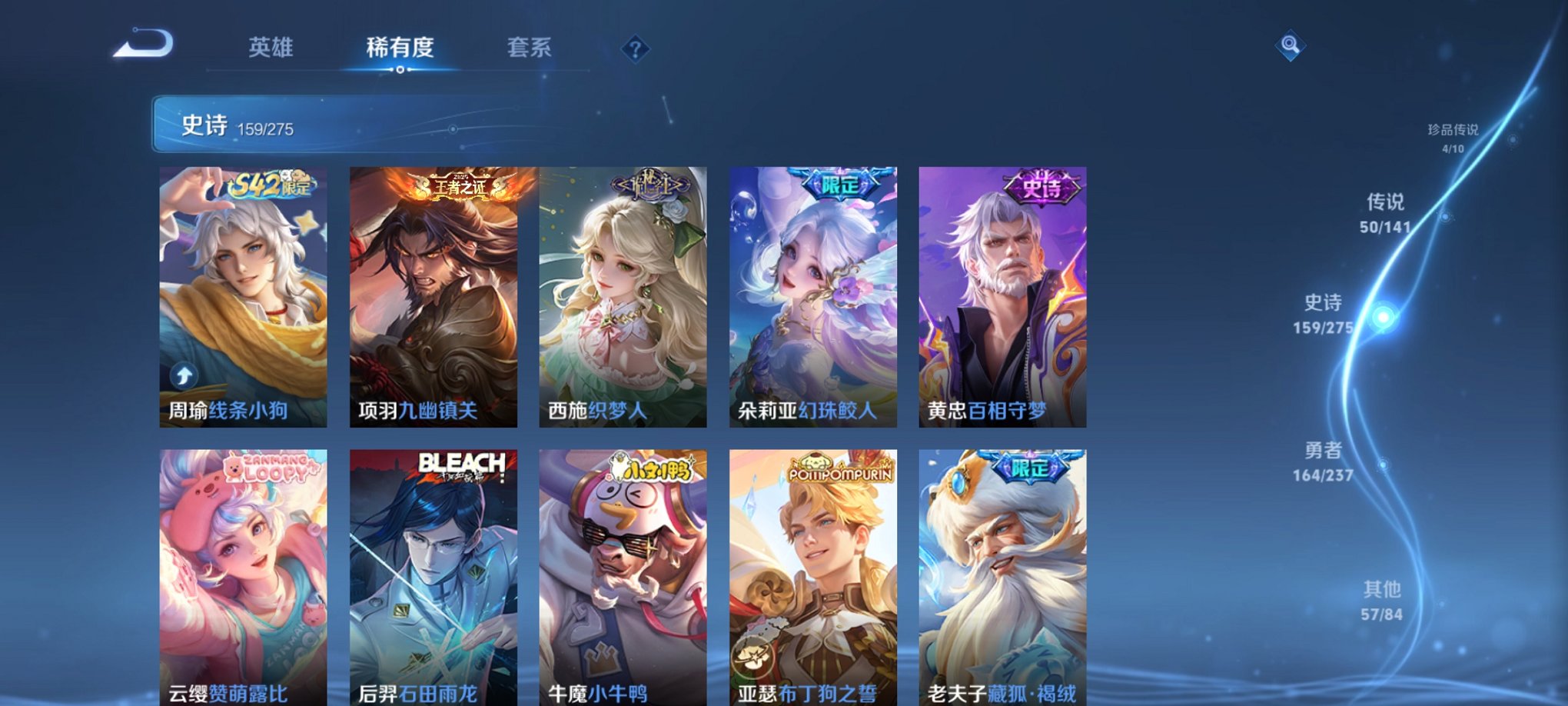The width and height of the screenshot is (1568, 706).
Task: Click the help question mark icon
Action: pos(635,49)
